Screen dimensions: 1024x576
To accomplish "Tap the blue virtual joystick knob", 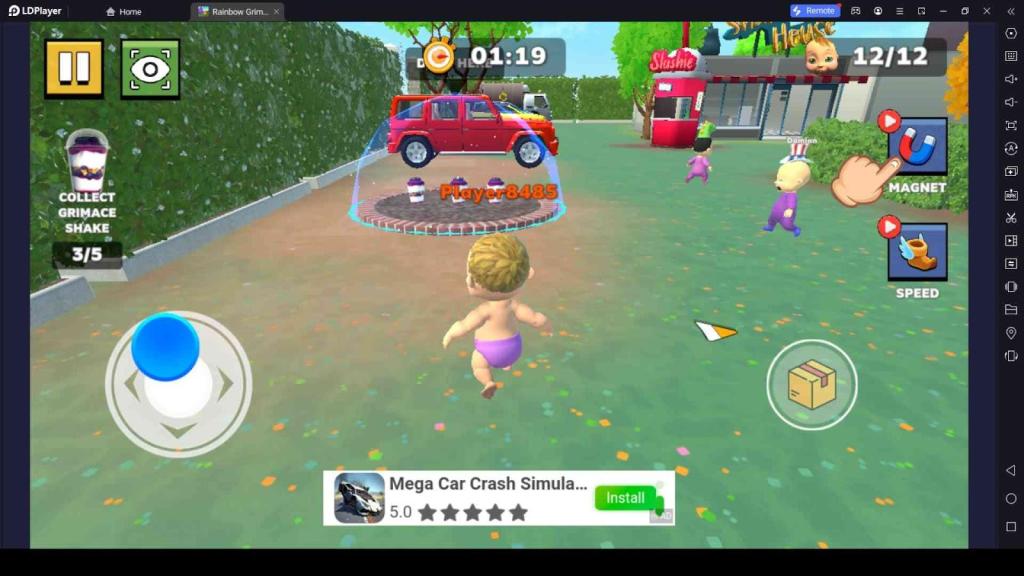I will [165, 347].
